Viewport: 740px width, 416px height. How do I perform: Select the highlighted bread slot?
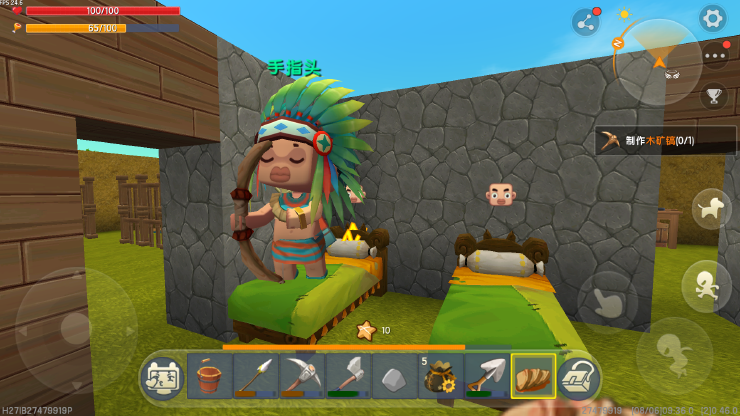click(x=532, y=376)
